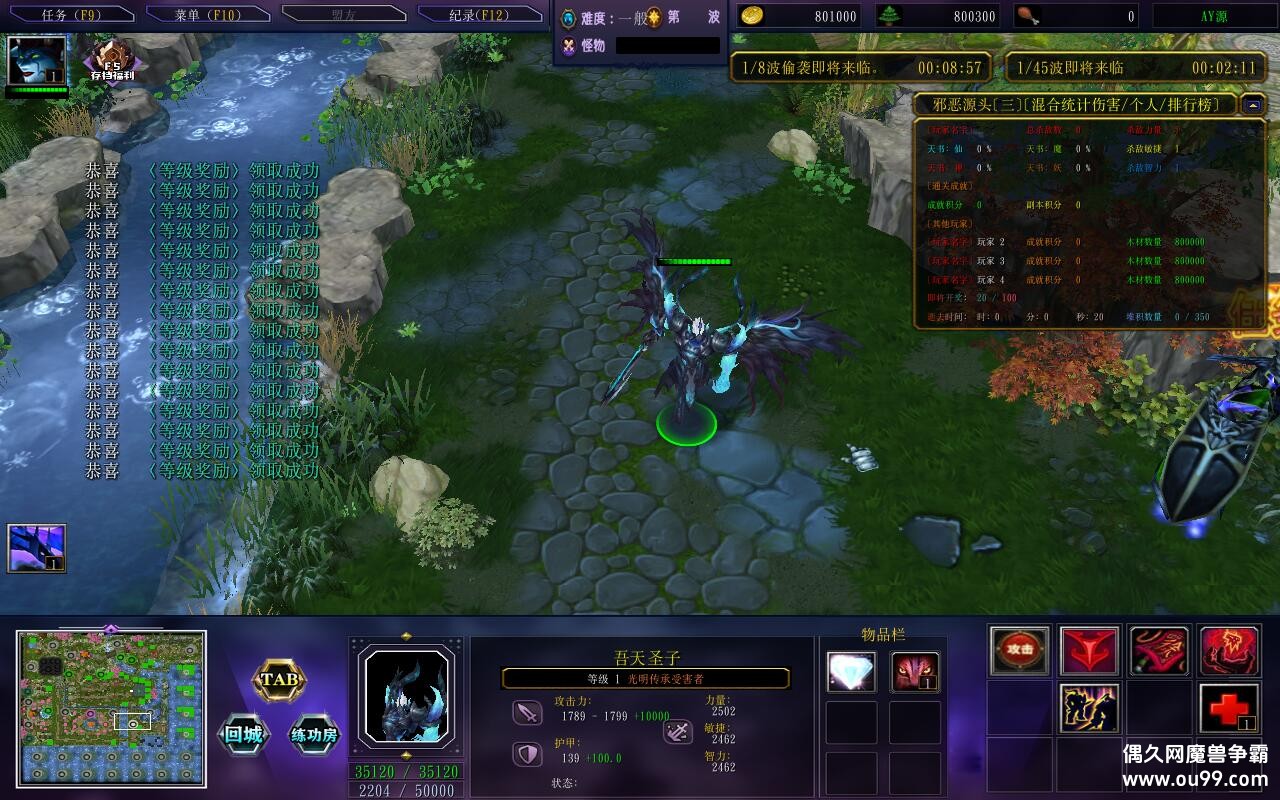Click the minimap
The height and width of the screenshot is (800, 1280).
click(x=111, y=708)
